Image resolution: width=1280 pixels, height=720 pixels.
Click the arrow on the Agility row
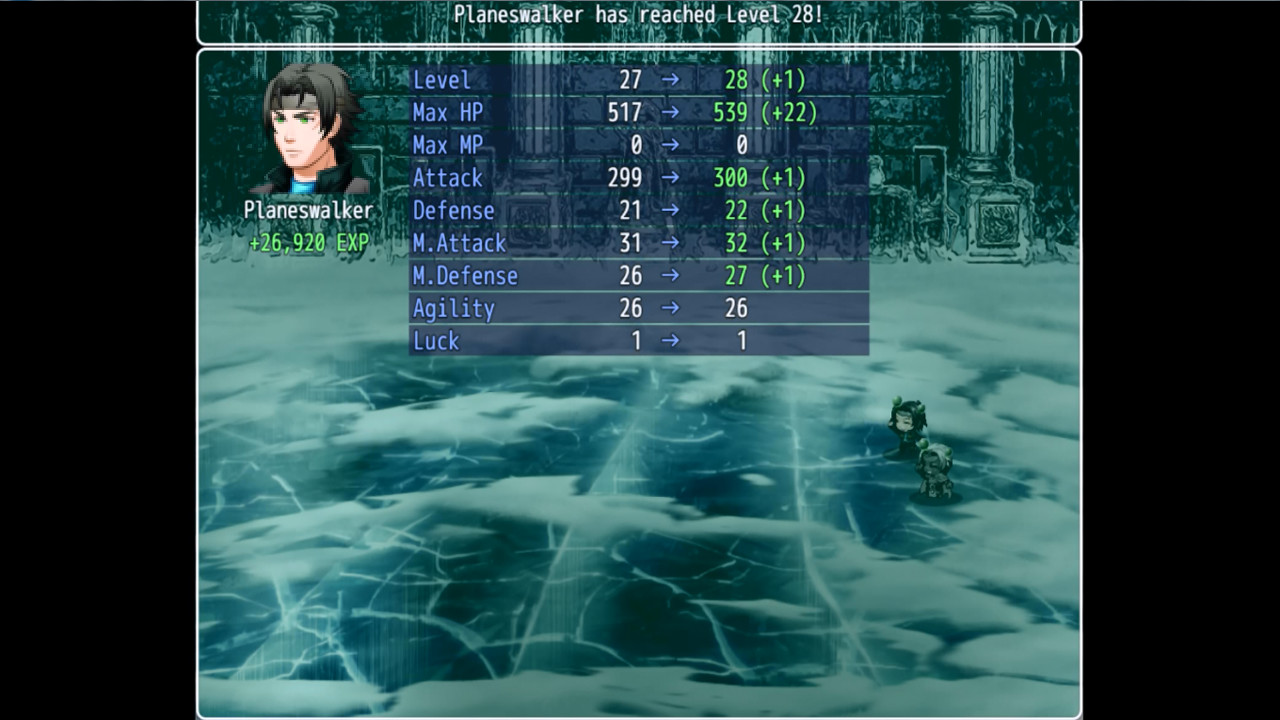(669, 309)
